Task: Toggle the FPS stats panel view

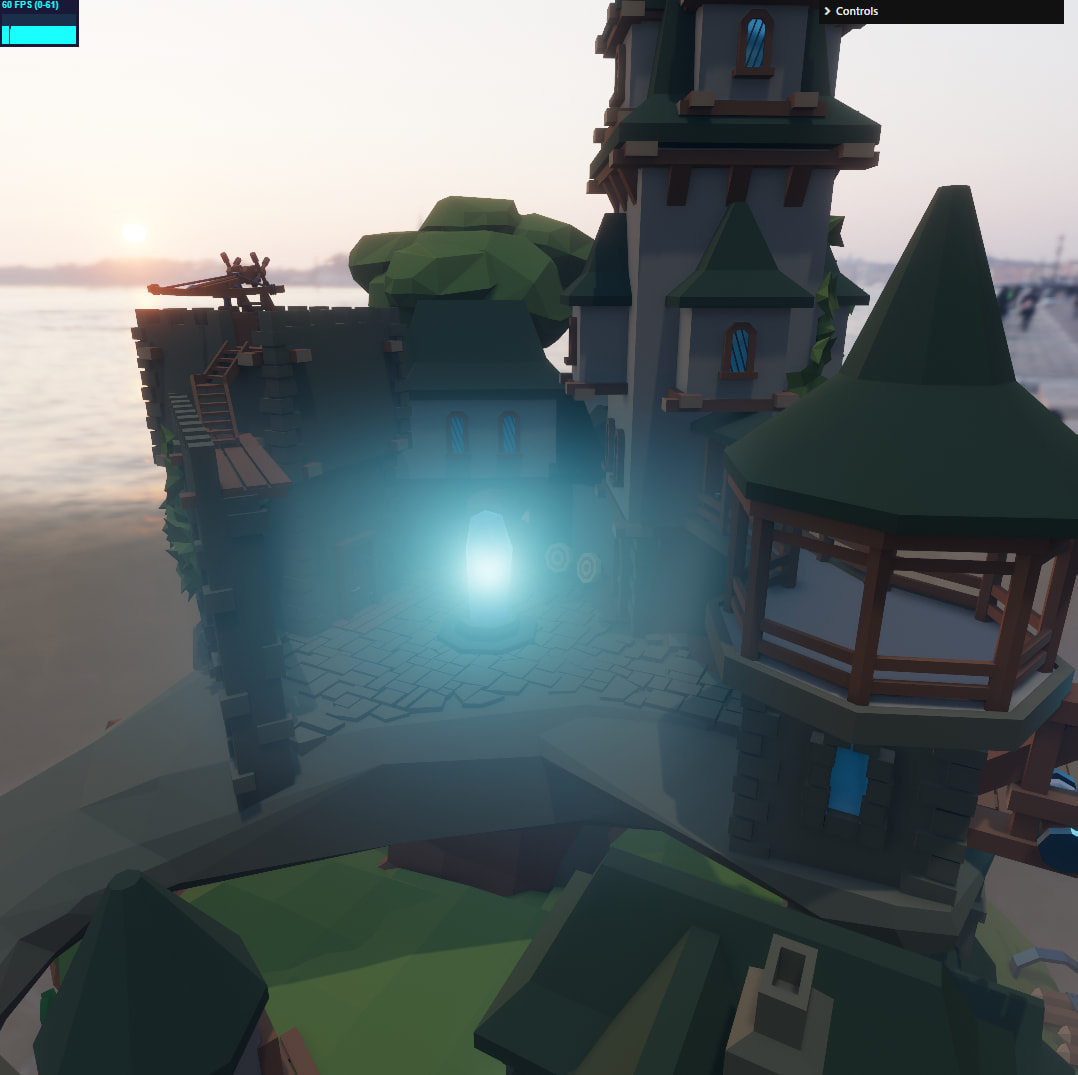Action: (39, 23)
